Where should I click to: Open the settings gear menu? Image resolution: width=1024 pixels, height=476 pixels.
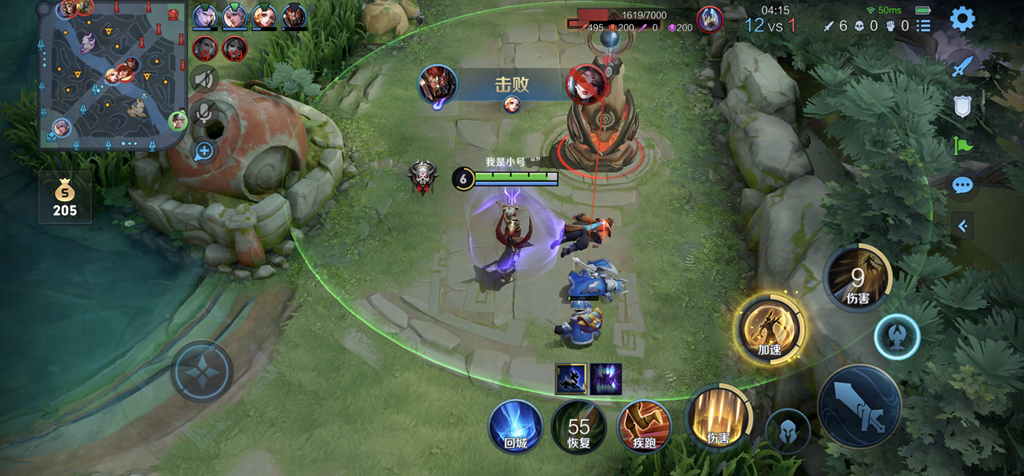coord(962,19)
